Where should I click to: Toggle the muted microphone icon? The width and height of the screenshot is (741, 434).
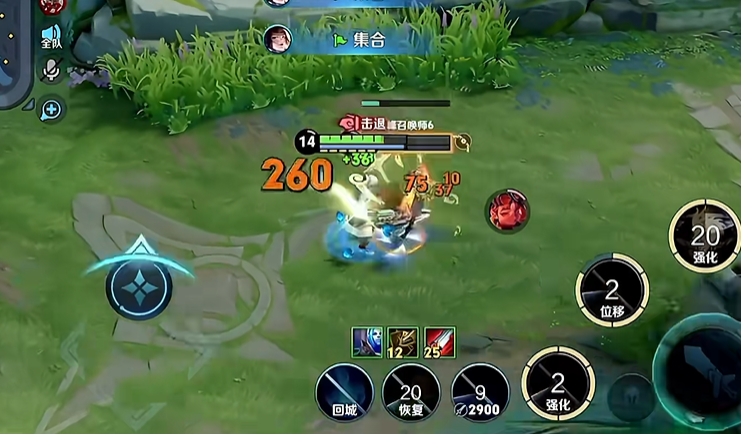point(50,70)
